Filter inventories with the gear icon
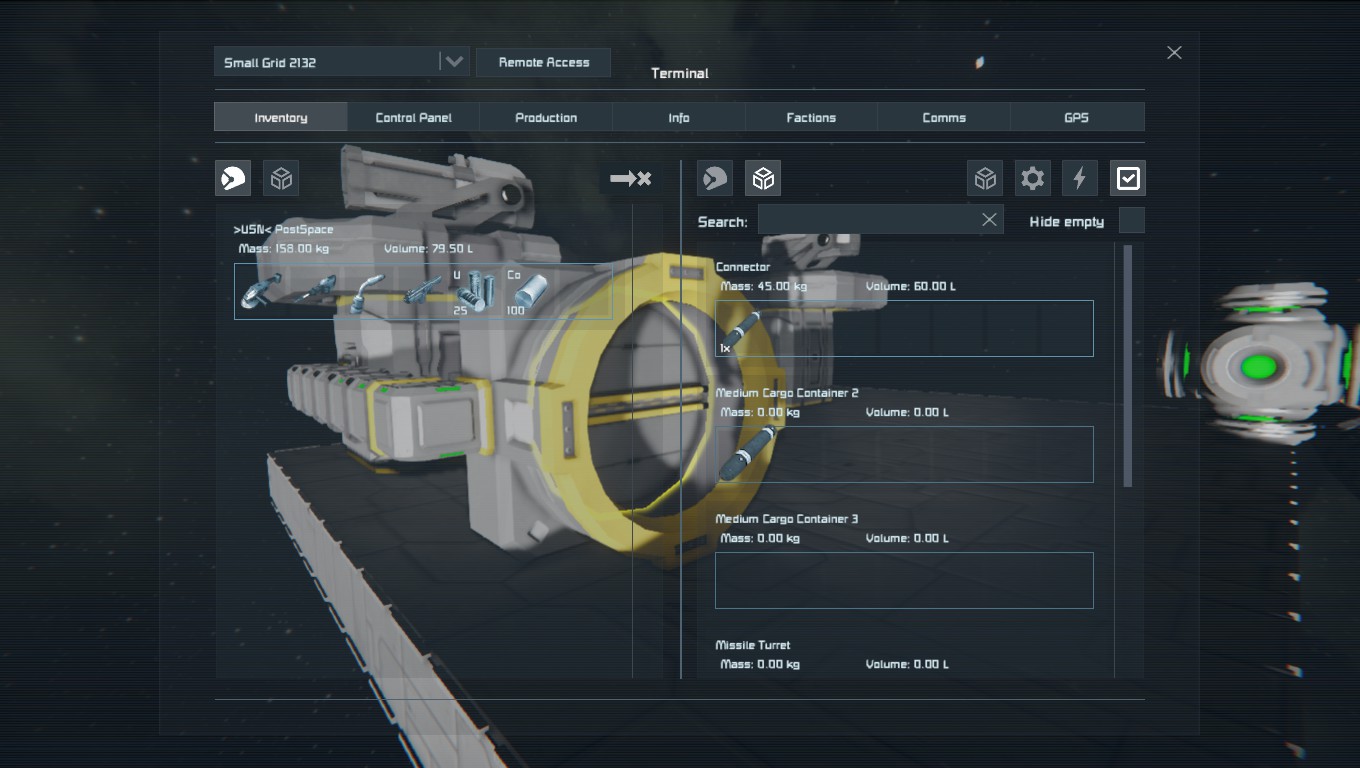Image resolution: width=1360 pixels, height=768 pixels. click(1032, 179)
